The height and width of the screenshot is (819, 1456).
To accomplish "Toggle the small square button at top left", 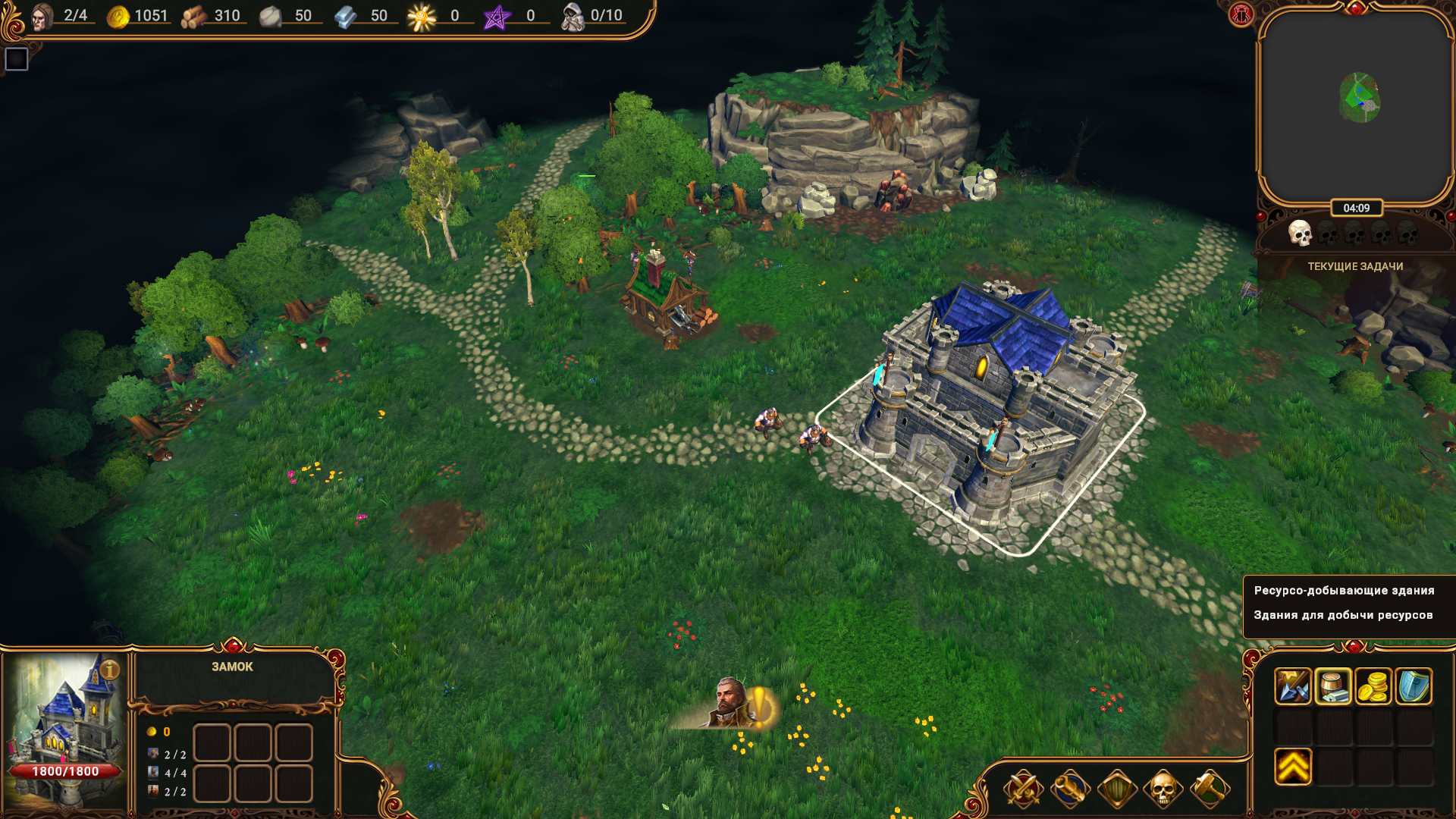I will [17, 59].
